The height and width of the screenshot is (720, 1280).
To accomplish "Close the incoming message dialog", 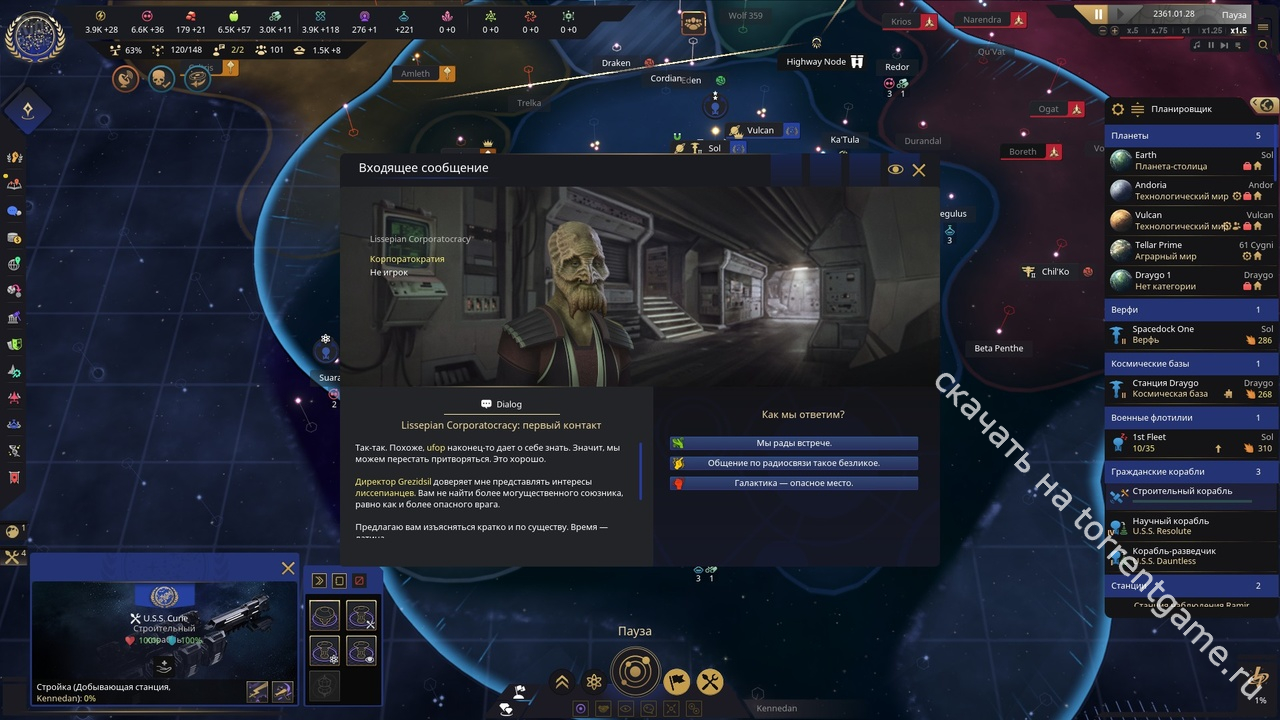I will [x=919, y=170].
